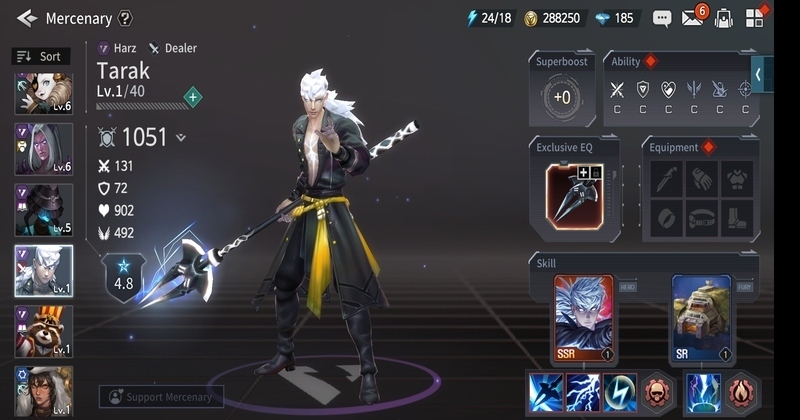
Task: Open the Superboost +0 panel
Action: (x=561, y=97)
